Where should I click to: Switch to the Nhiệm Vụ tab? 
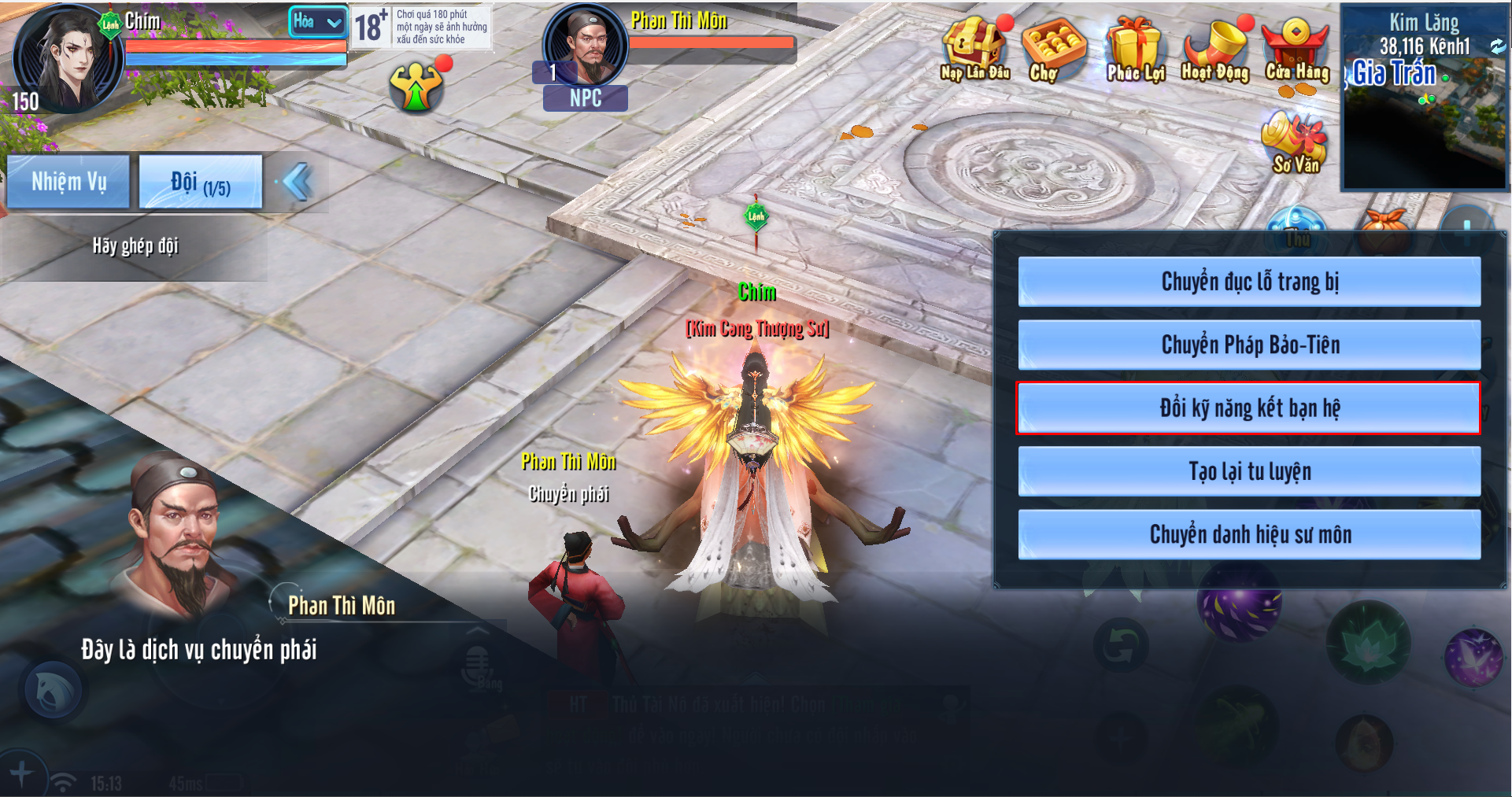pos(68,182)
